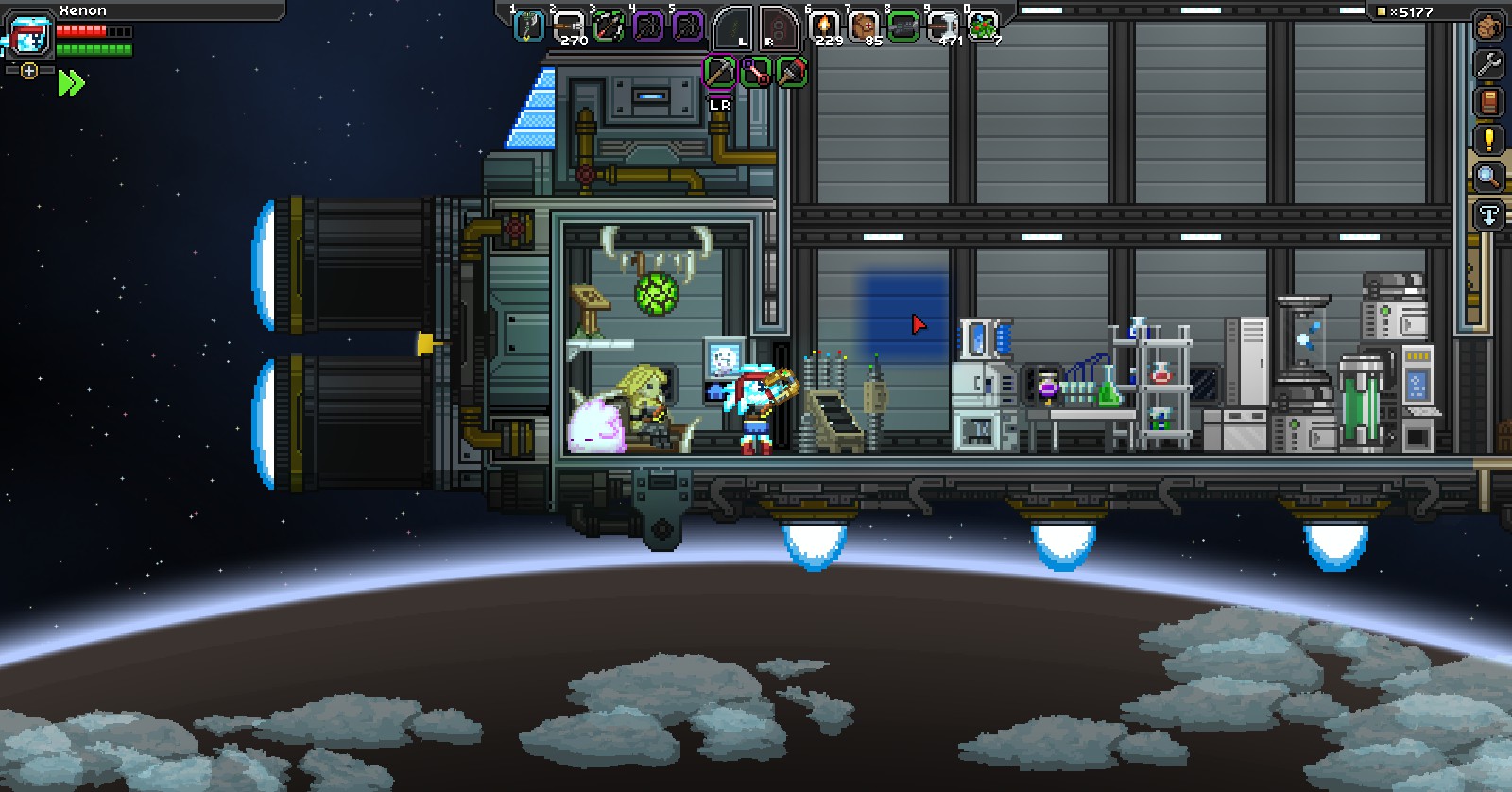Click the plus button under the portrait
This screenshot has width=1512, height=792.
pos(29,71)
